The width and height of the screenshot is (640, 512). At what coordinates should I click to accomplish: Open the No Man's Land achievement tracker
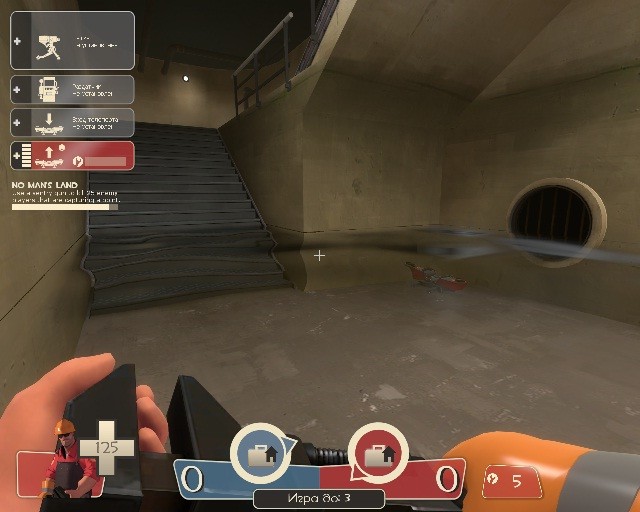click(x=64, y=195)
